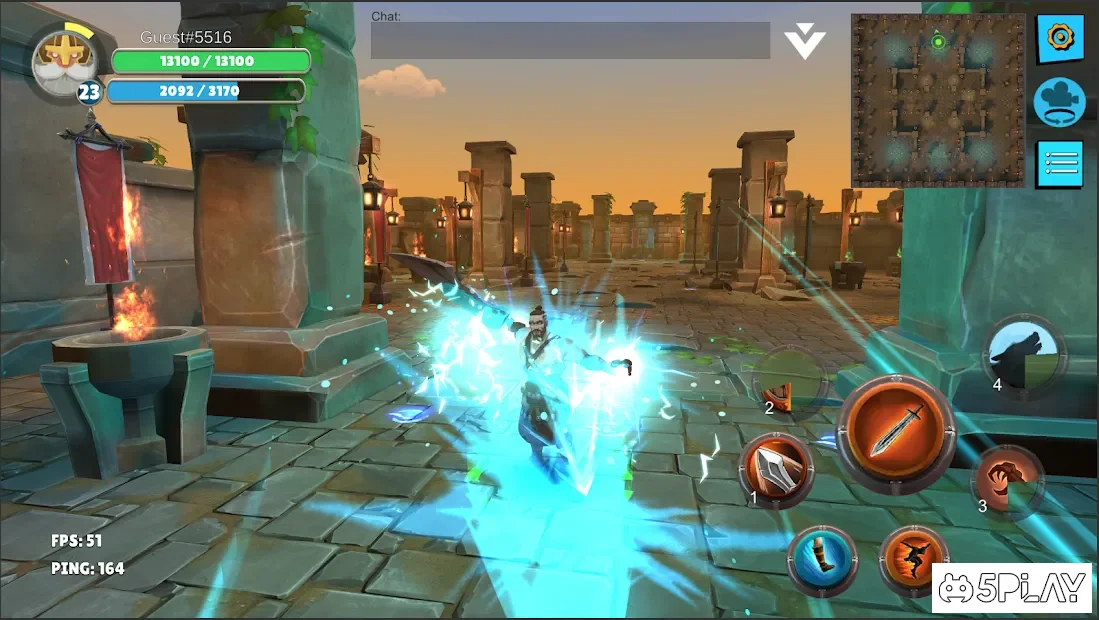Open the gear settings button

pos(1059,39)
